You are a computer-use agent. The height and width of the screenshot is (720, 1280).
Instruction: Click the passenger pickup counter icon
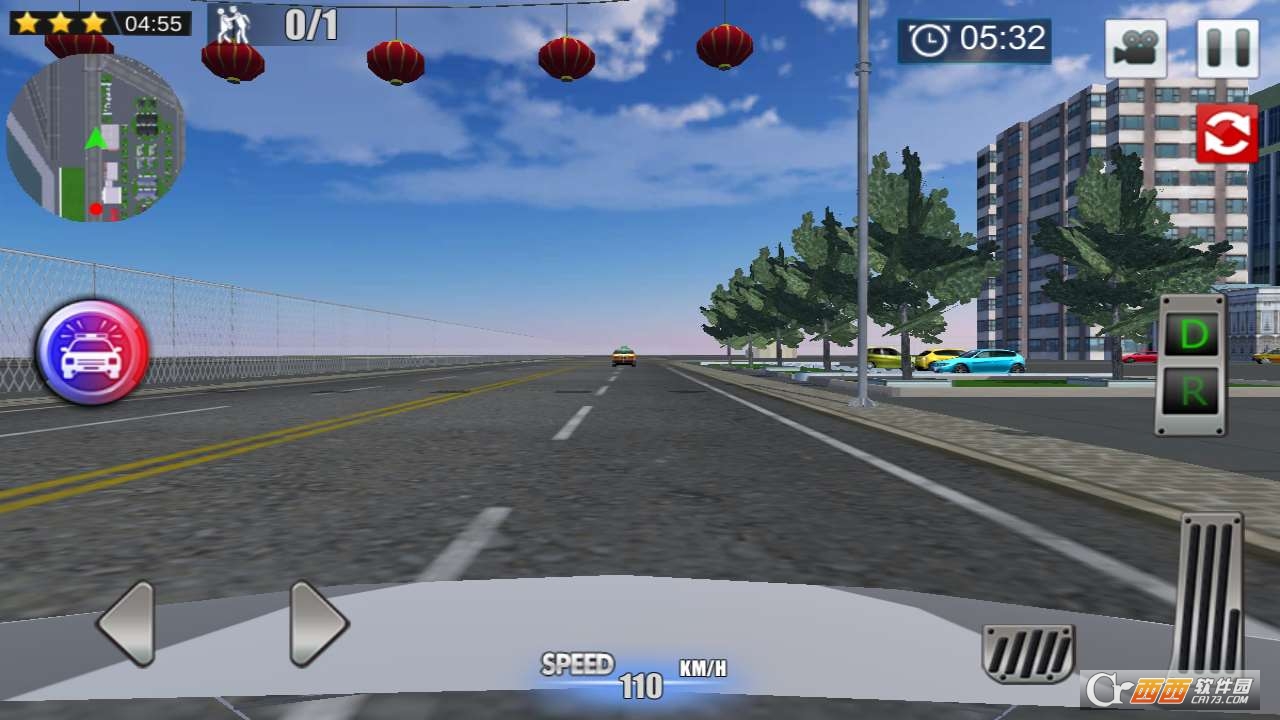click(232, 20)
